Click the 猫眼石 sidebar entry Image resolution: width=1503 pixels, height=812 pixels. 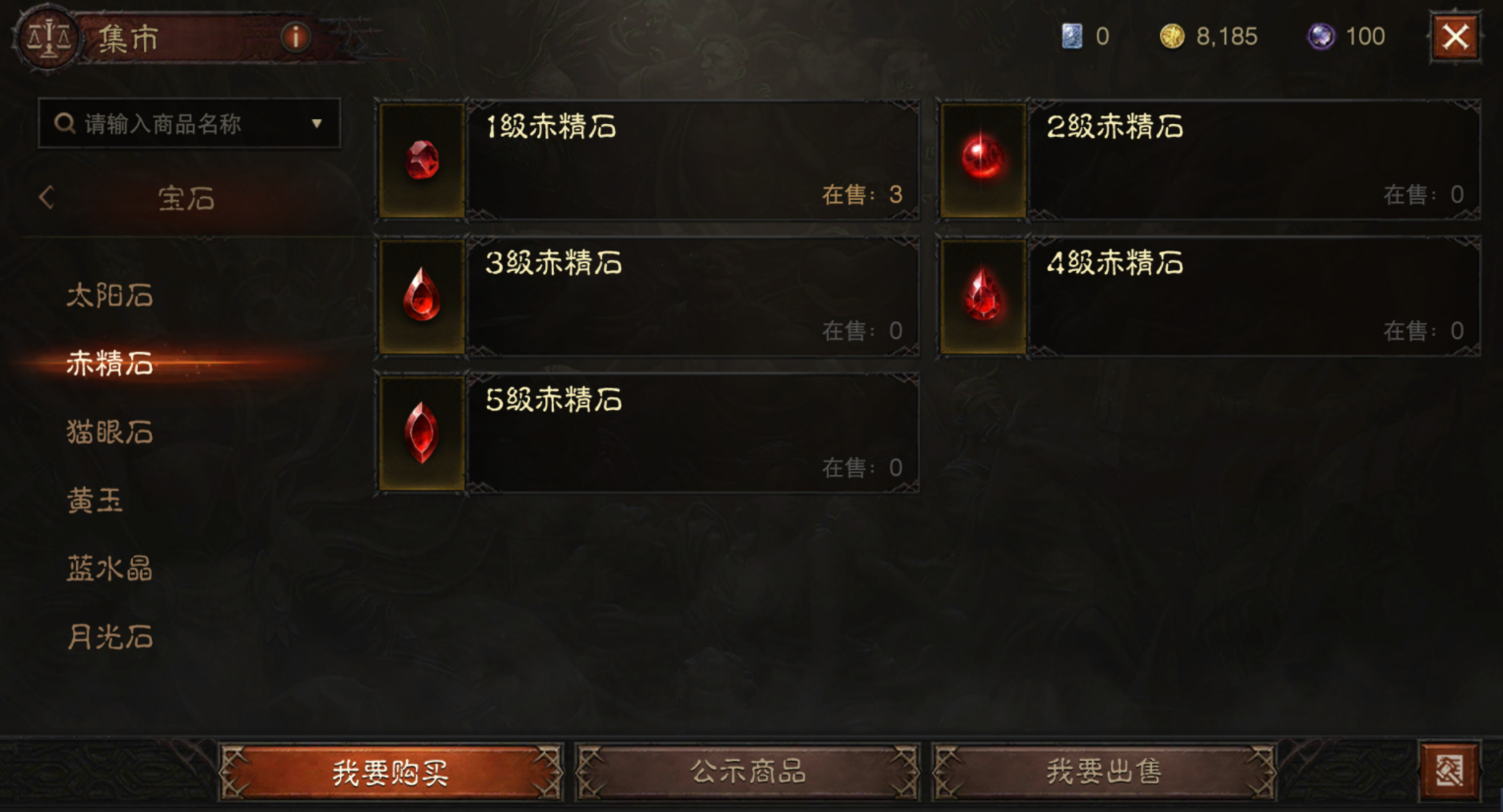click(109, 433)
